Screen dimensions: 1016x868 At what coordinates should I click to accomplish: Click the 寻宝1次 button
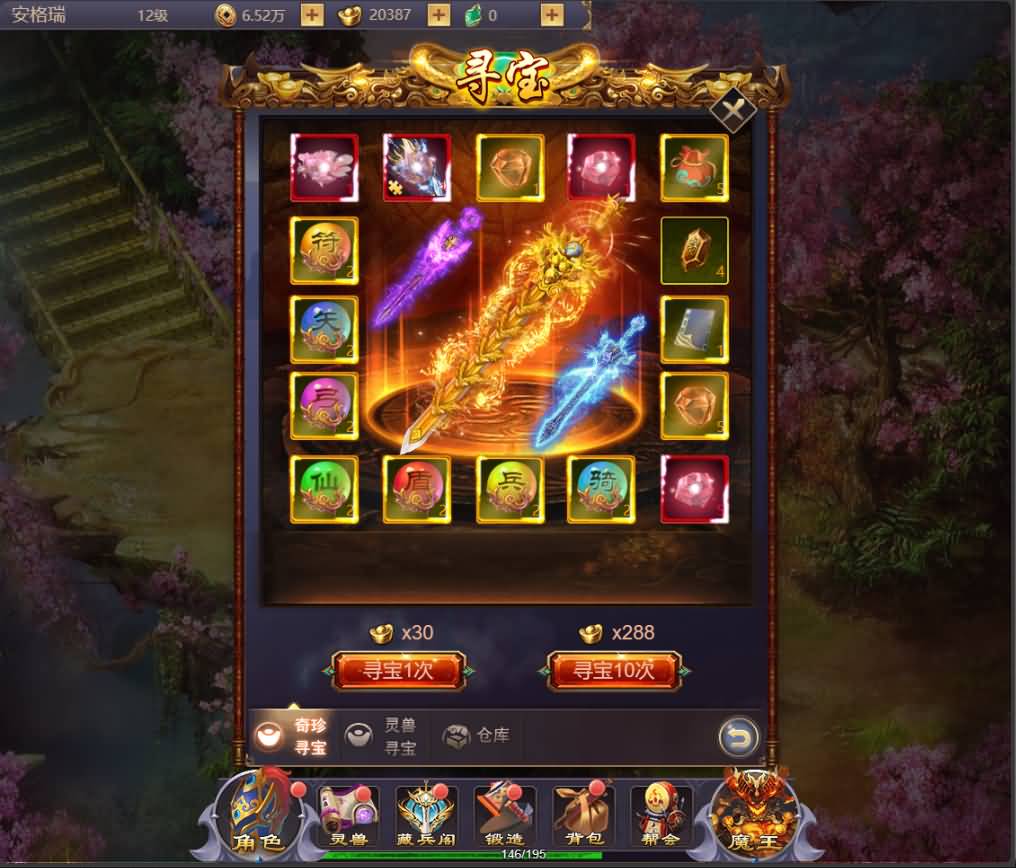399,670
